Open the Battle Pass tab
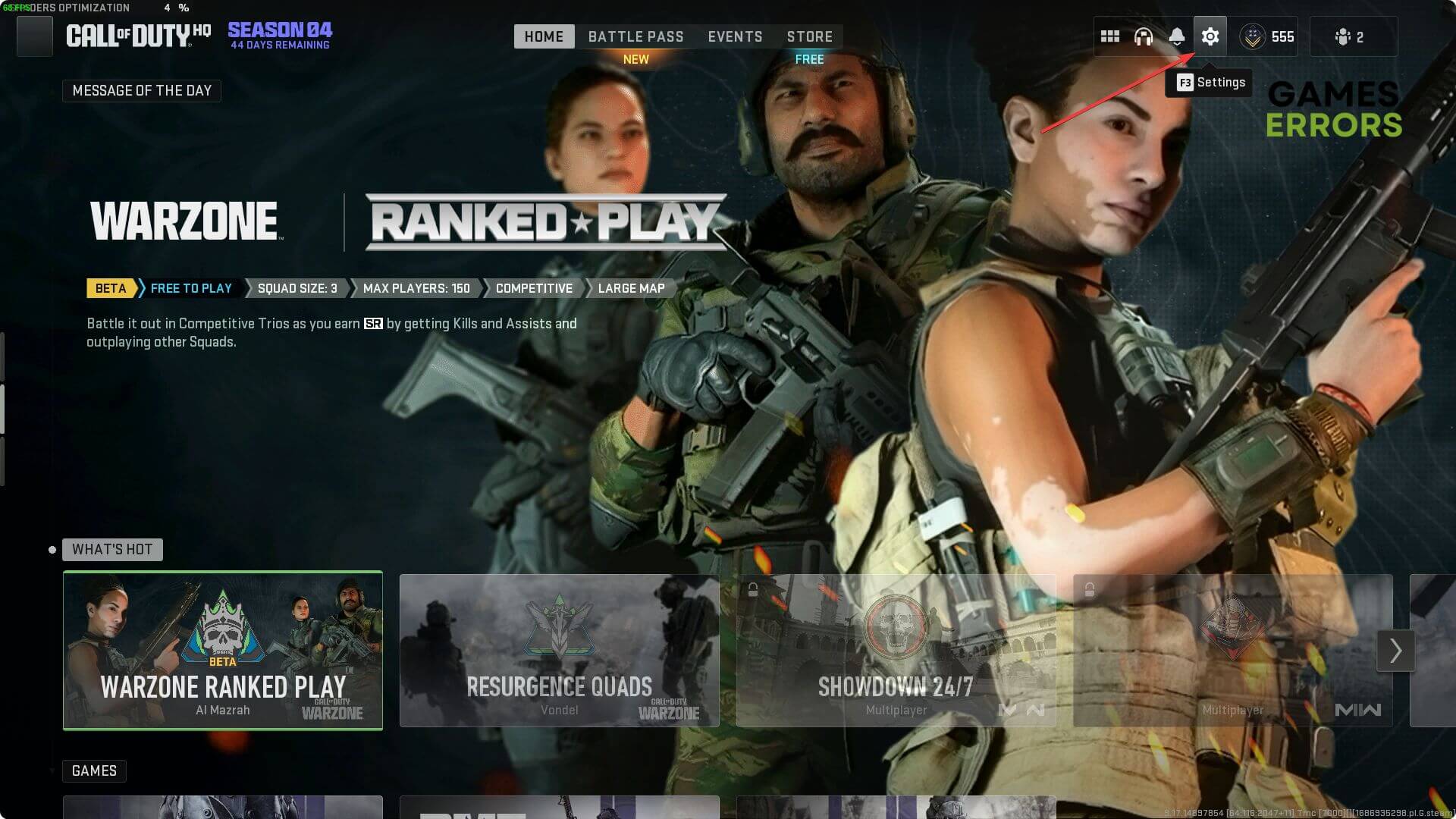The image size is (1456, 819). click(x=635, y=36)
